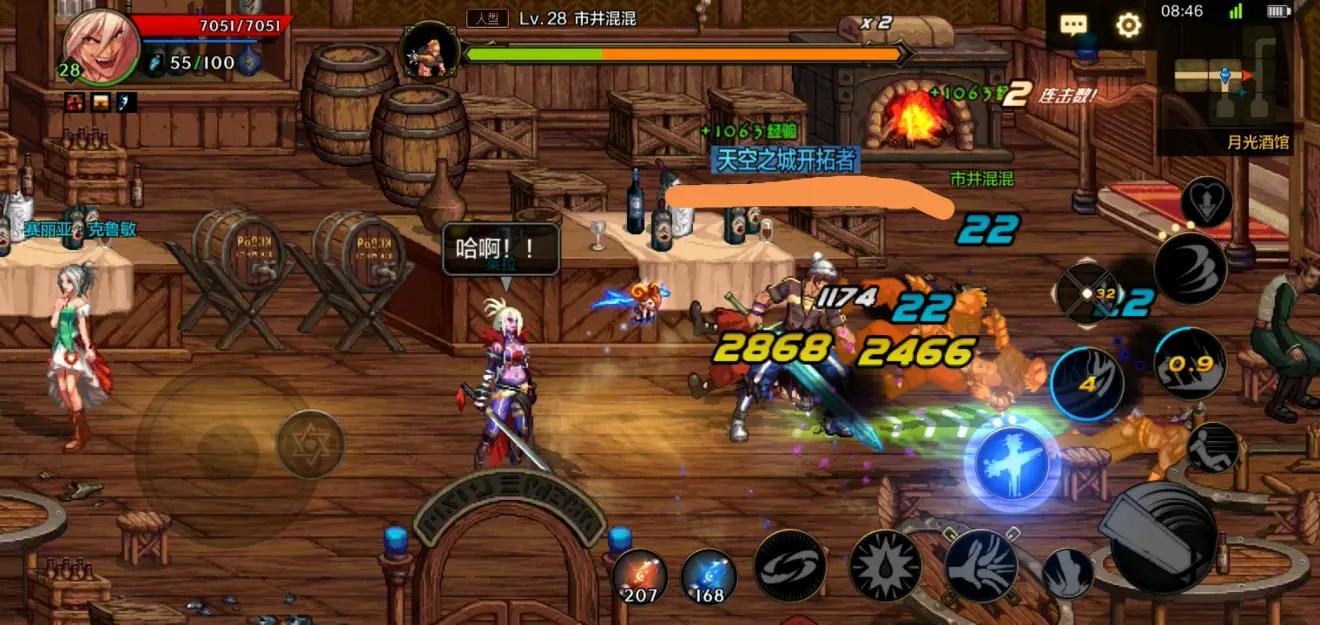
Task: Tap the large basic attack button
Action: [x=1162, y=536]
